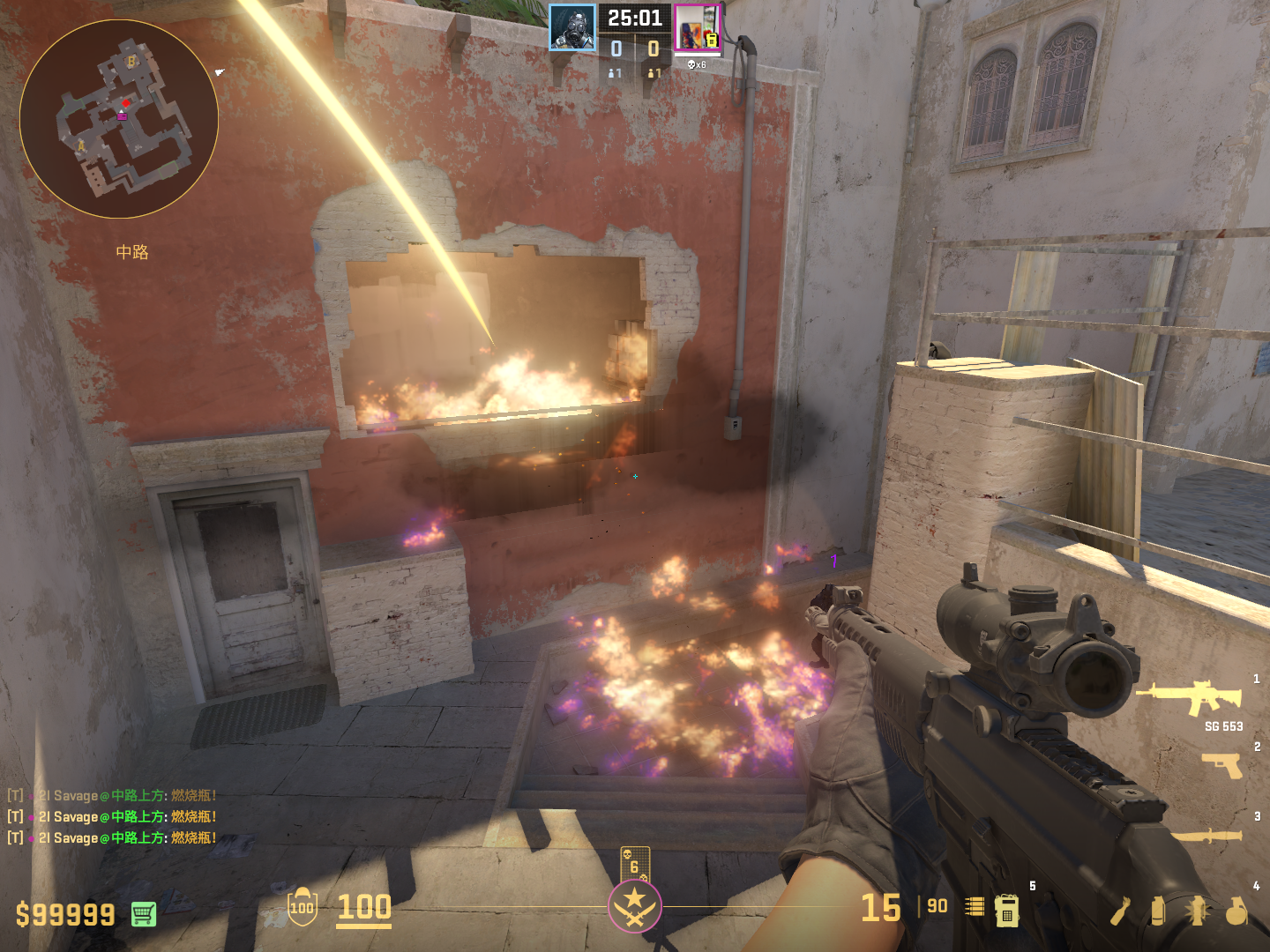This screenshot has width=1270, height=952.
Task: Switch to the pistol weapon icon
Action: (x=1221, y=764)
